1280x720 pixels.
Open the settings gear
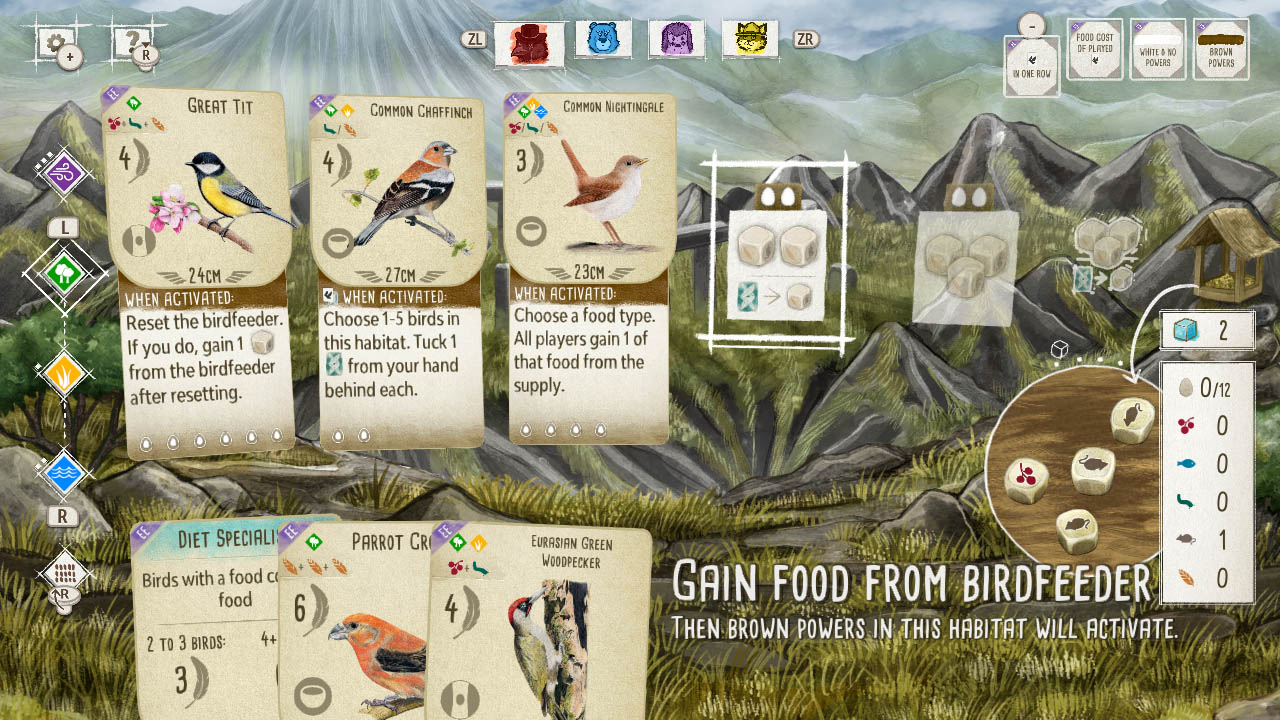coord(55,42)
